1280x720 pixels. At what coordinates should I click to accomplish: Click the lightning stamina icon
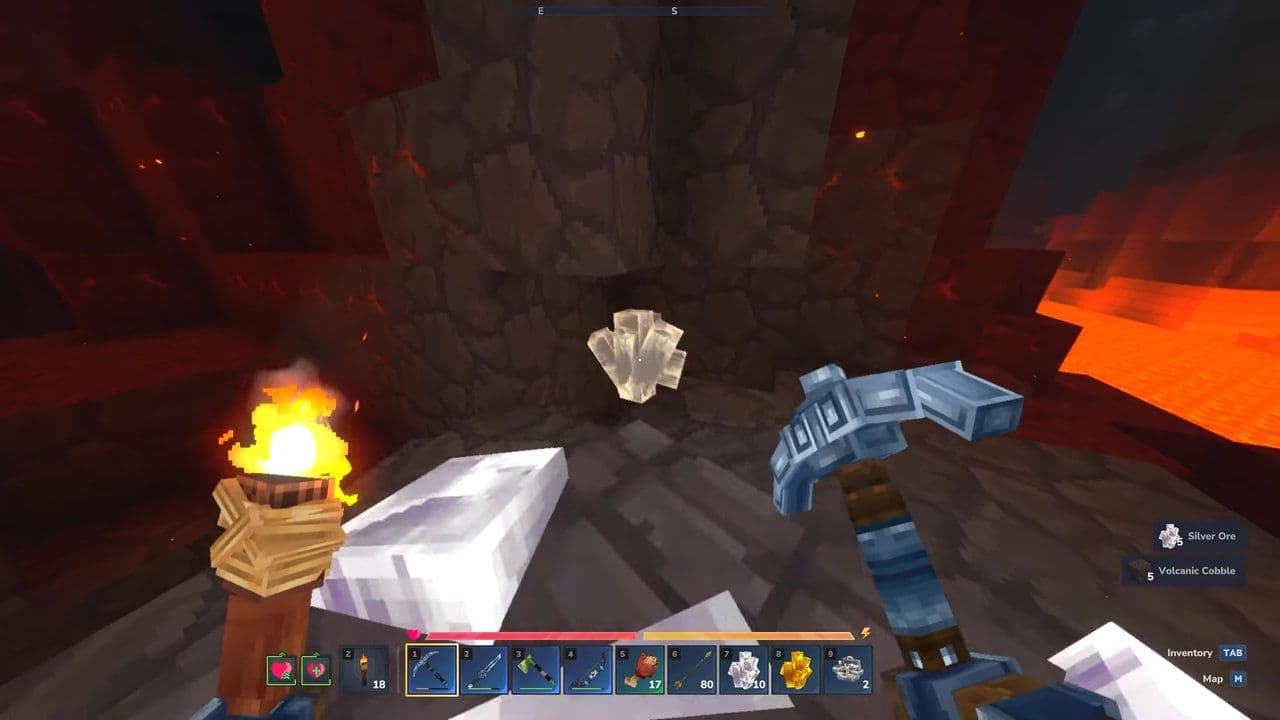click(x=865, y=632)
